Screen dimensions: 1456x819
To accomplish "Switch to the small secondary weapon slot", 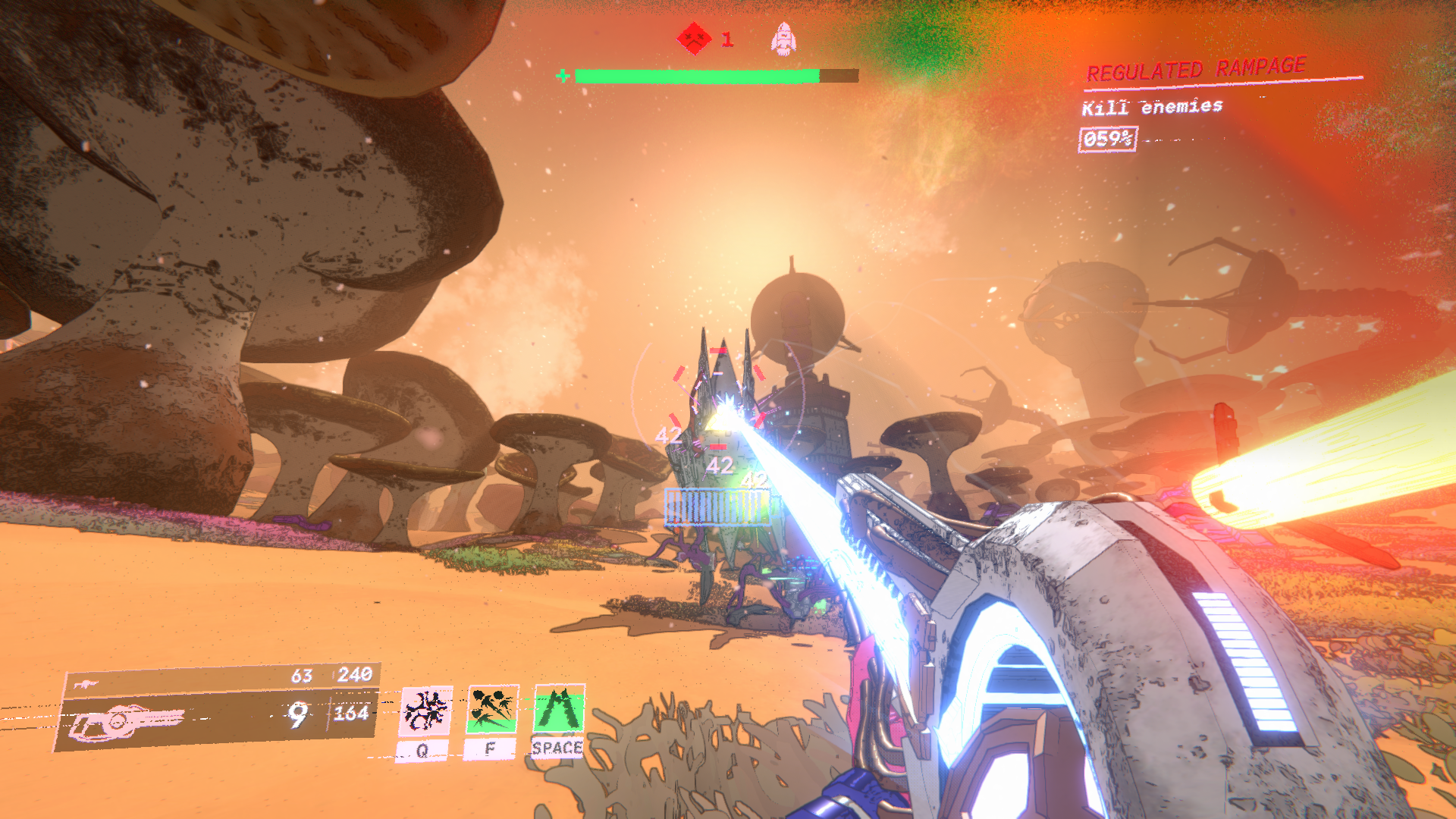I will (86, 684).
